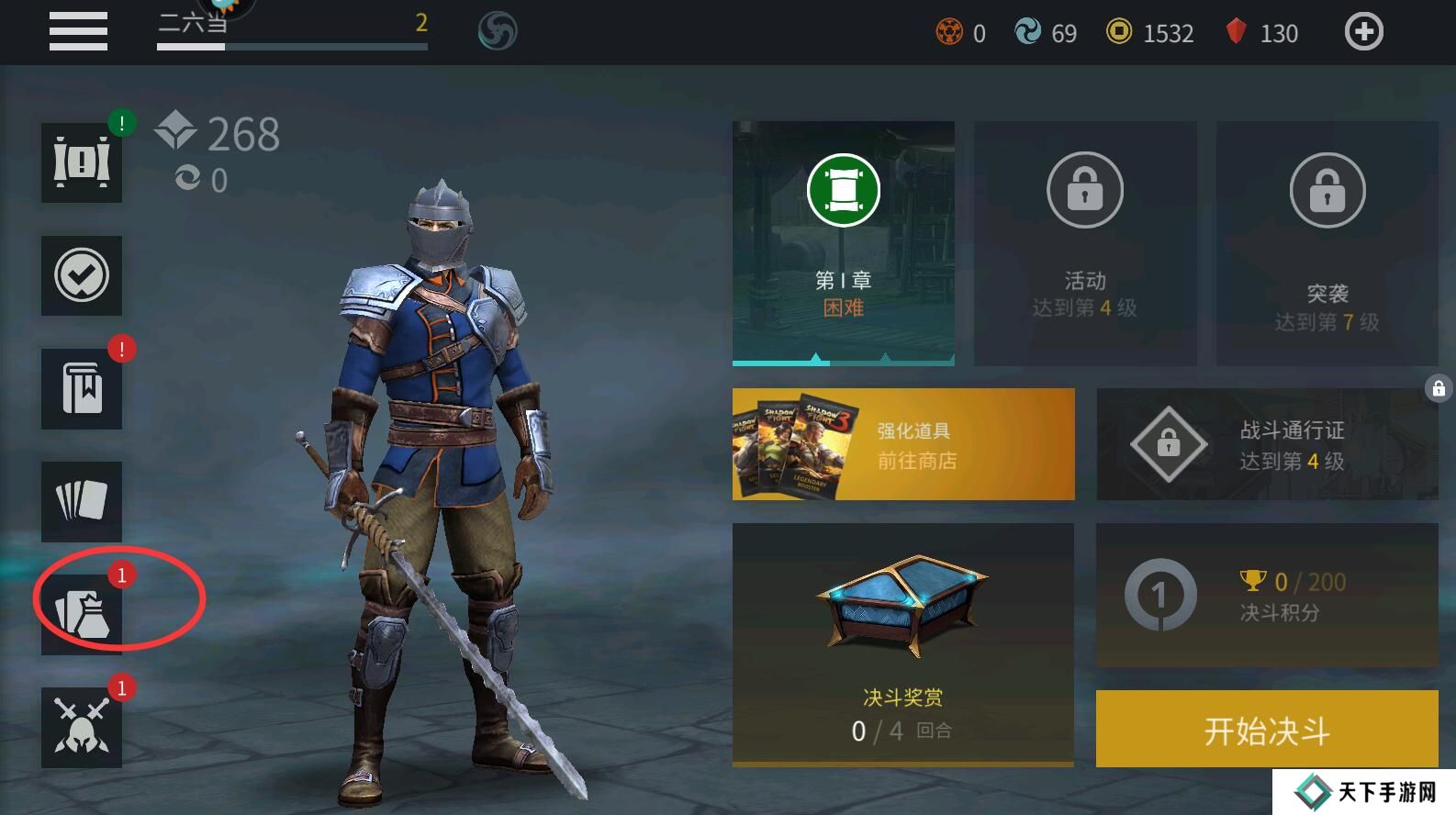Tap the plus button to add currency
This screenshot has width=1456, height=815.
[1363, 32]
